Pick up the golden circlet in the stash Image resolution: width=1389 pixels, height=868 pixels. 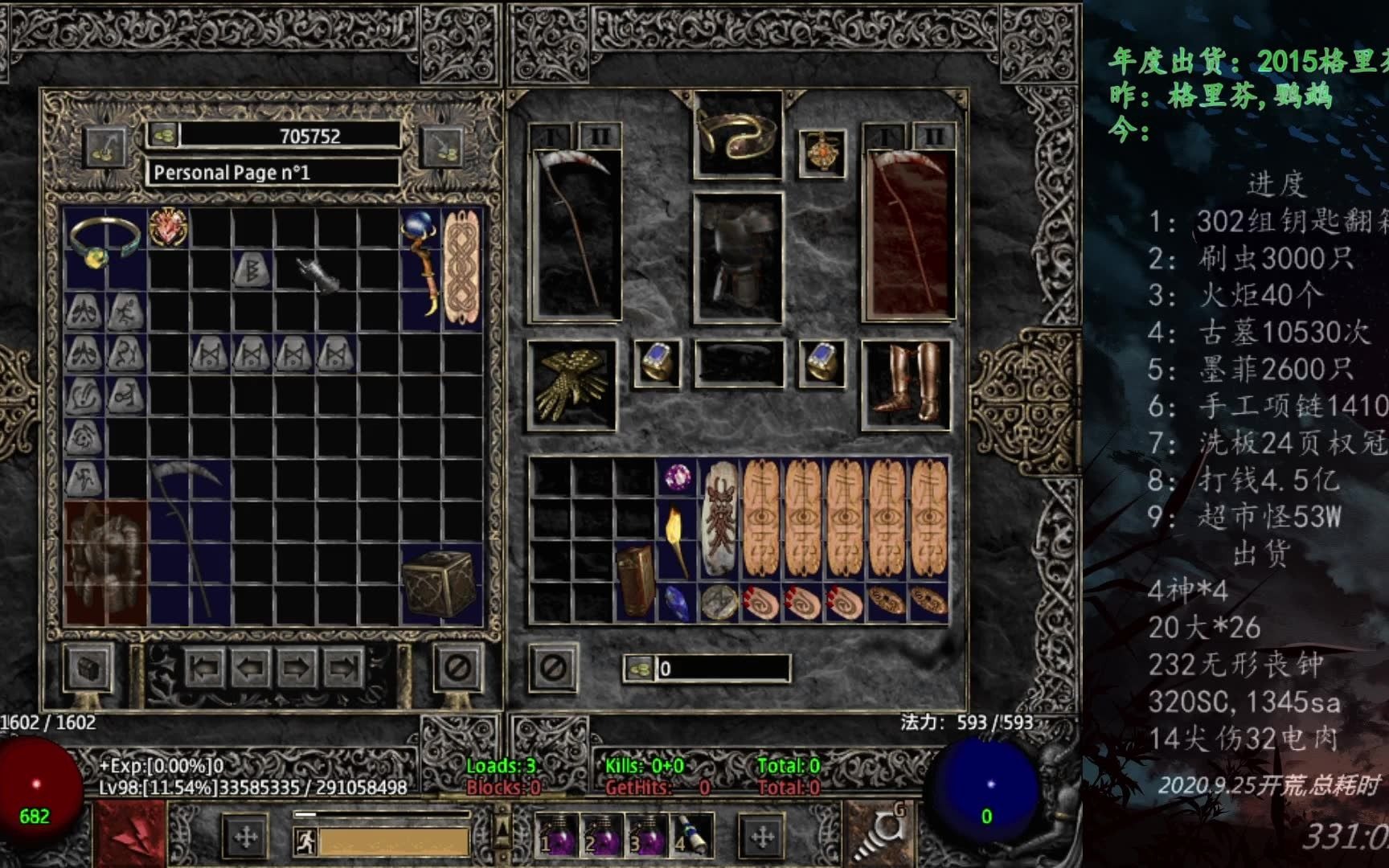(x=104, y=242)
